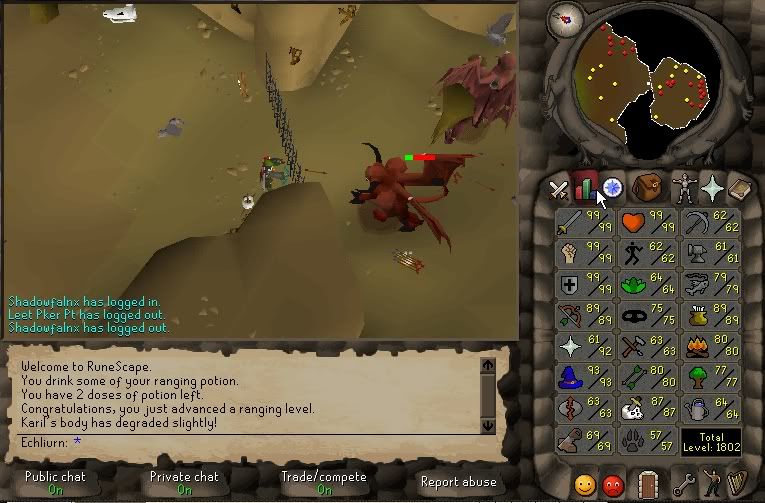Show the prayer tab
Screen dimensions: 765x503
pyautogui.click(x=712, y=187)
